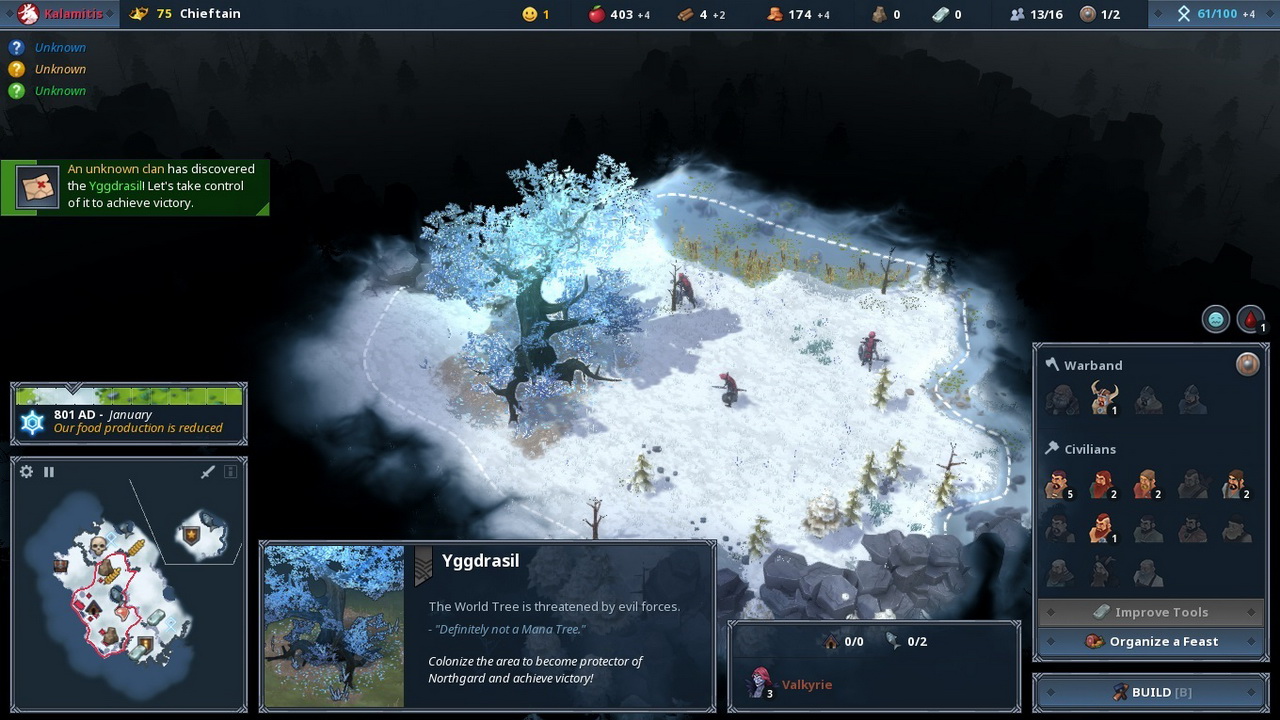Open the Yggdrasil discovery notification
The width and height of the screenshot is (1280, 720).
point(135,186)
